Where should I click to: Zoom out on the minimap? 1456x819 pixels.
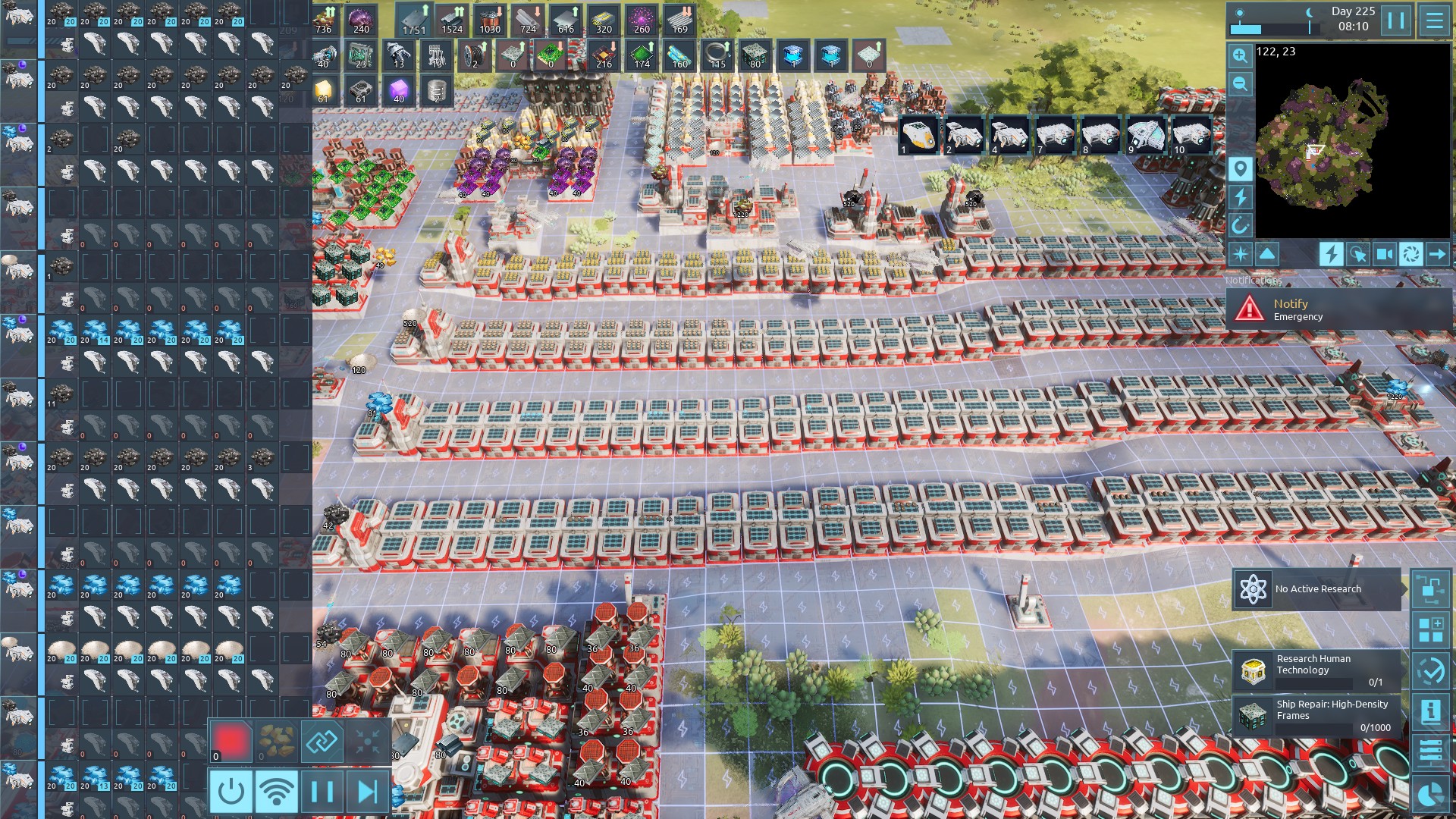click(x=1240, y=83)
